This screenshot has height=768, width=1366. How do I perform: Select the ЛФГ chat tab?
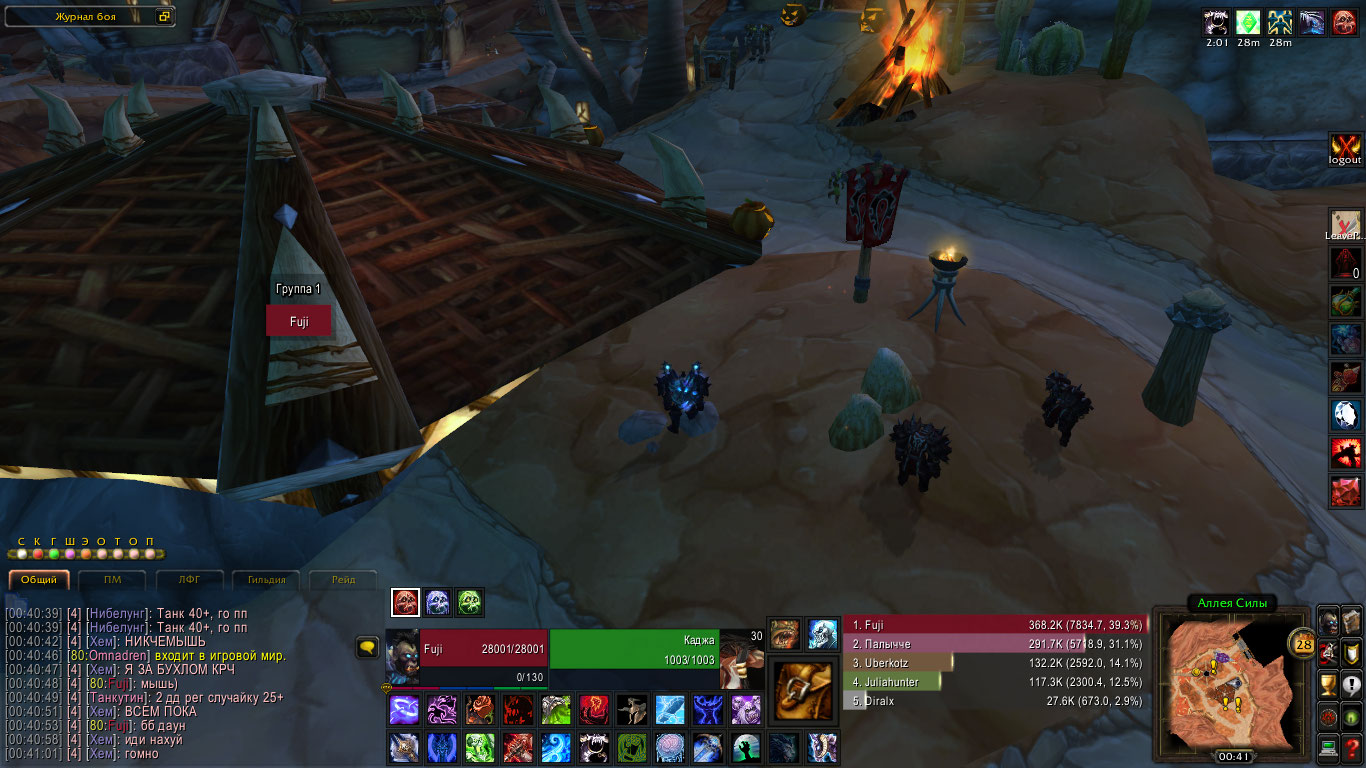189,579
